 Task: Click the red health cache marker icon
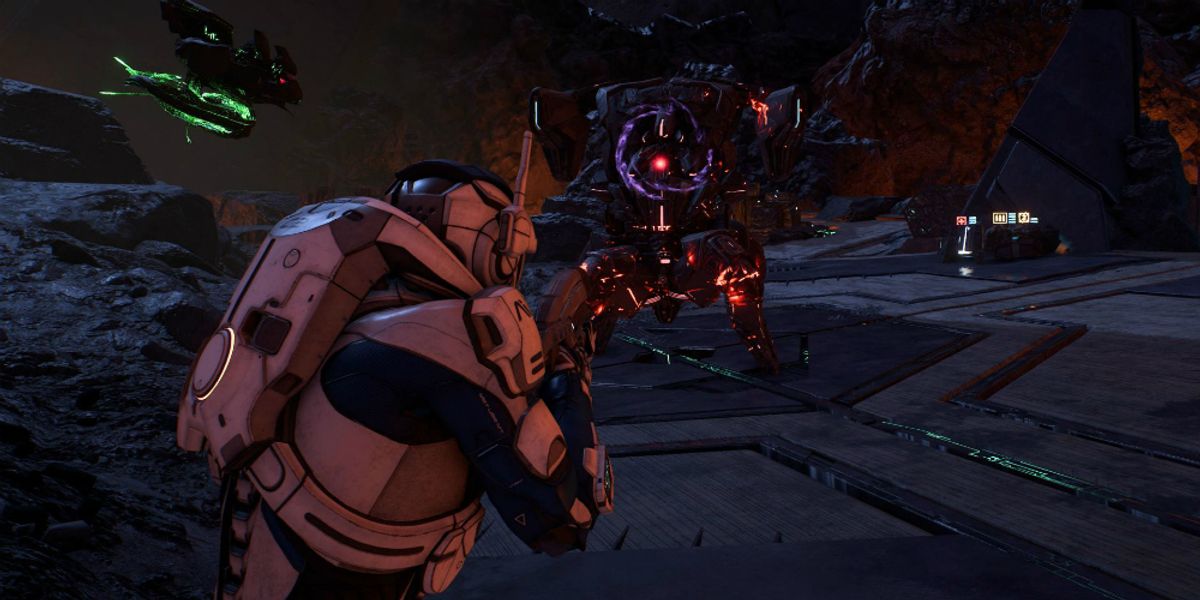coord(961,220)
